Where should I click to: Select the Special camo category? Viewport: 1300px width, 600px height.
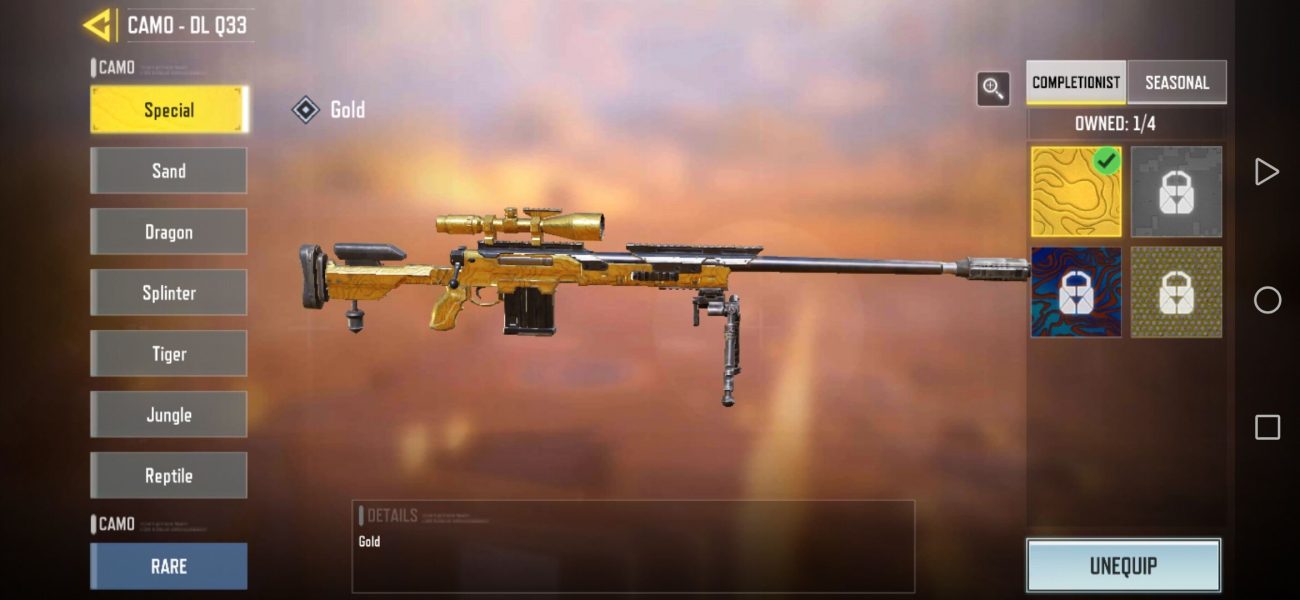[168, 110]
